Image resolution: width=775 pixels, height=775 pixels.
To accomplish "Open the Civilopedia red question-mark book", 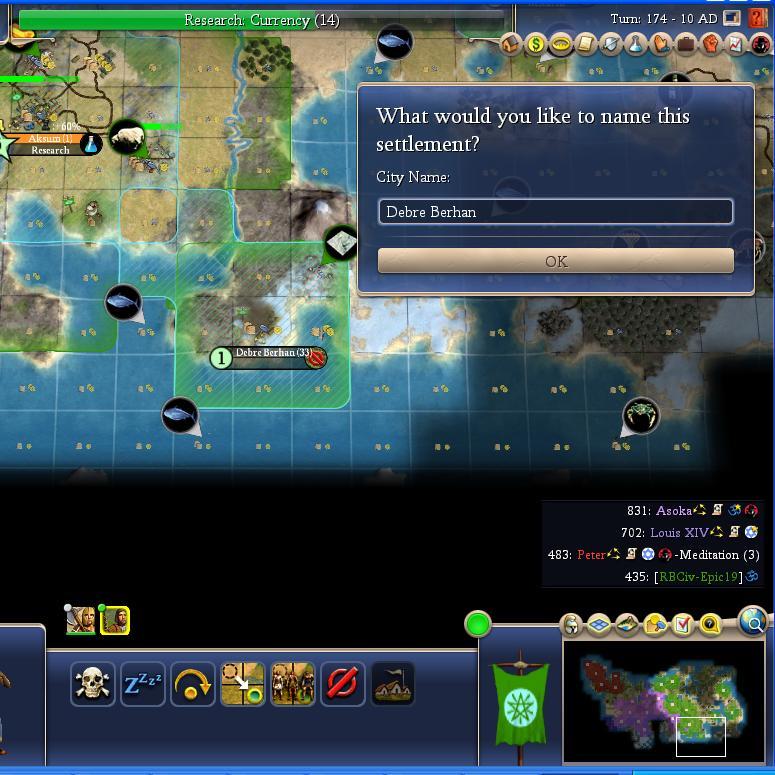I will 759,19.
